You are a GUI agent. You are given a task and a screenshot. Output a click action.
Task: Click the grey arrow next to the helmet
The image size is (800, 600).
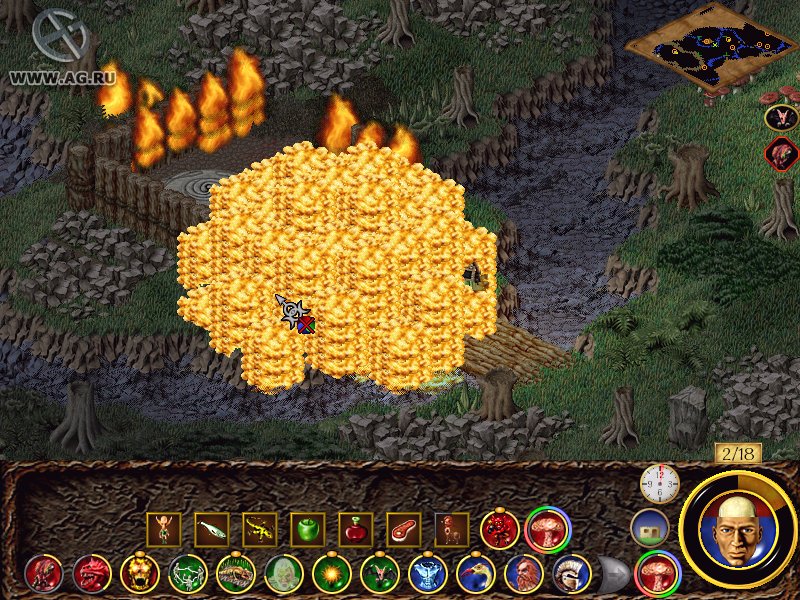coord(614,574)
